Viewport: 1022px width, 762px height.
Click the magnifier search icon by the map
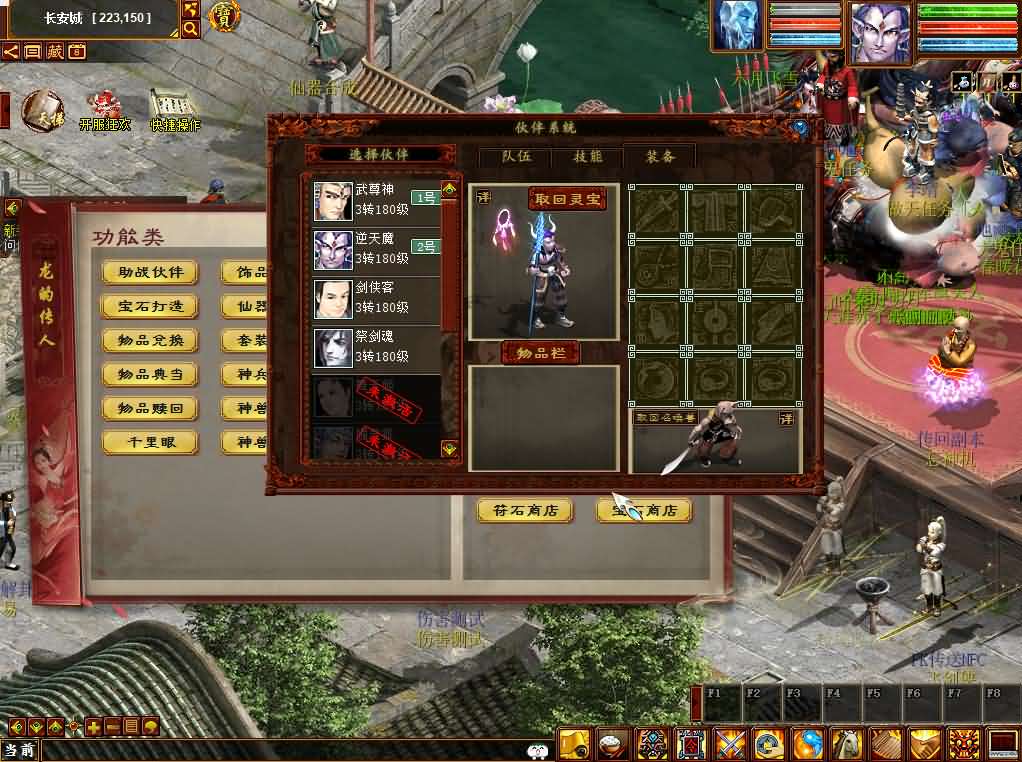click(x=190, y=30)
